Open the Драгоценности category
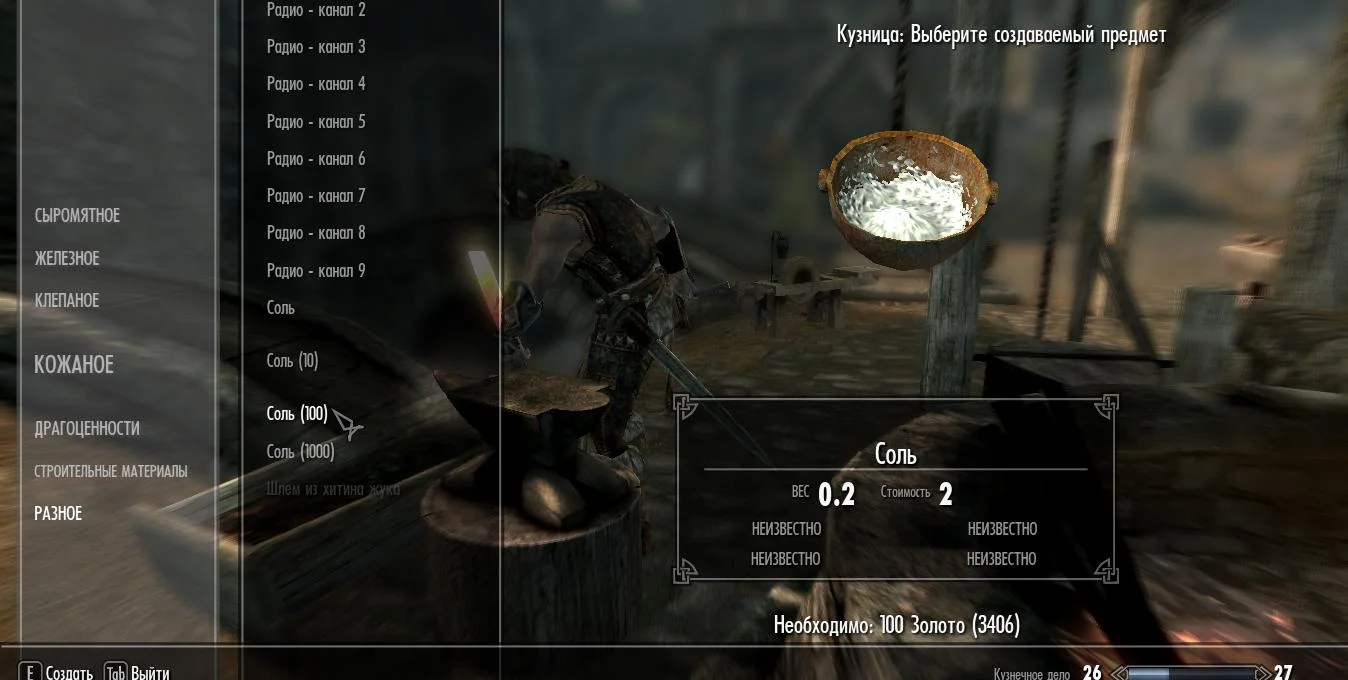The width and height of the screenshot is (1348, 680). pyautogui.click(x=87, y=429)
